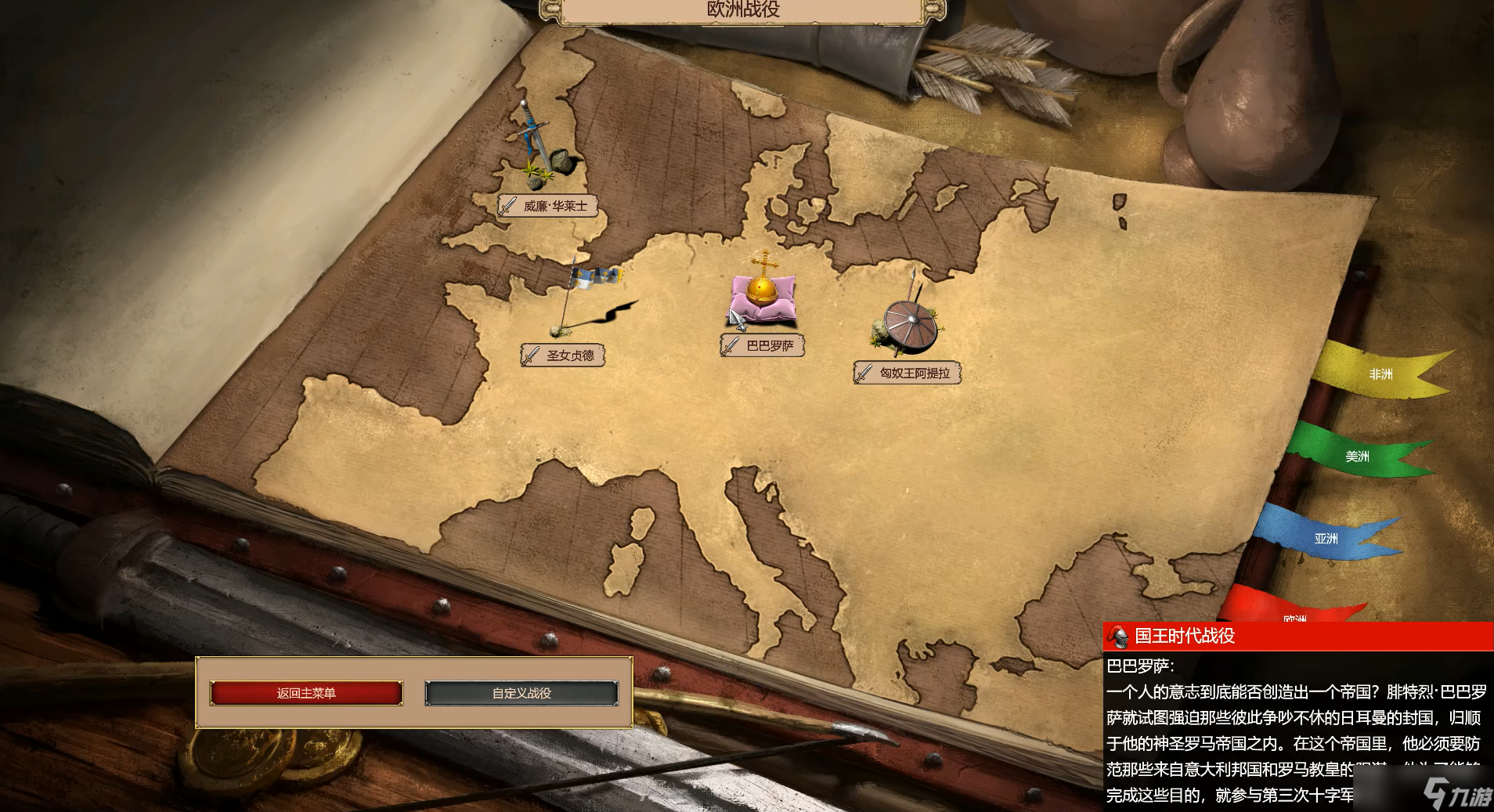Select the 威廉·华莱士 campaign label
The width and height of the screenshot is (1494, 812).
click(x=548, y=206)
